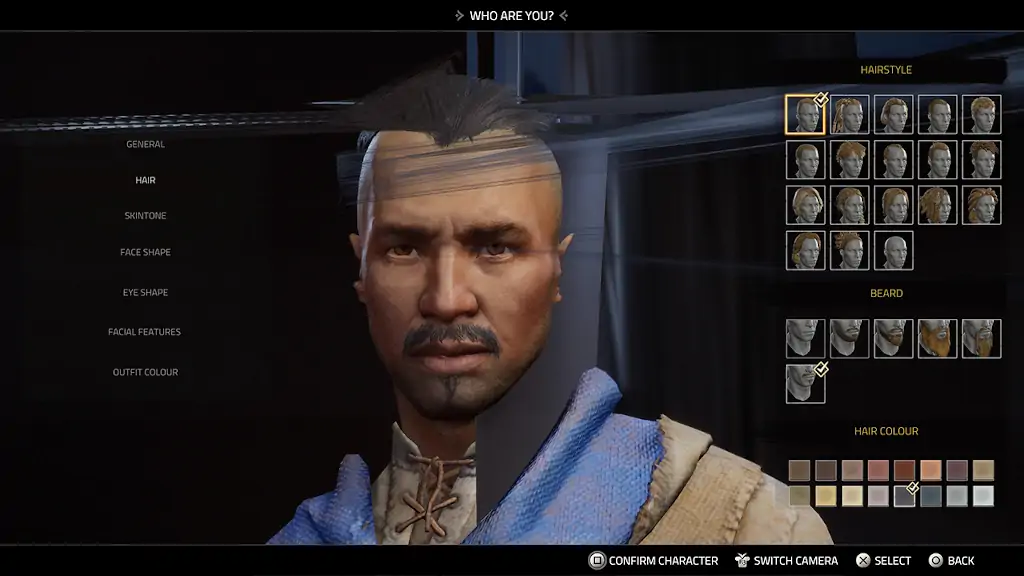
Task: Open the General customization category
Action: click(145, 144)
